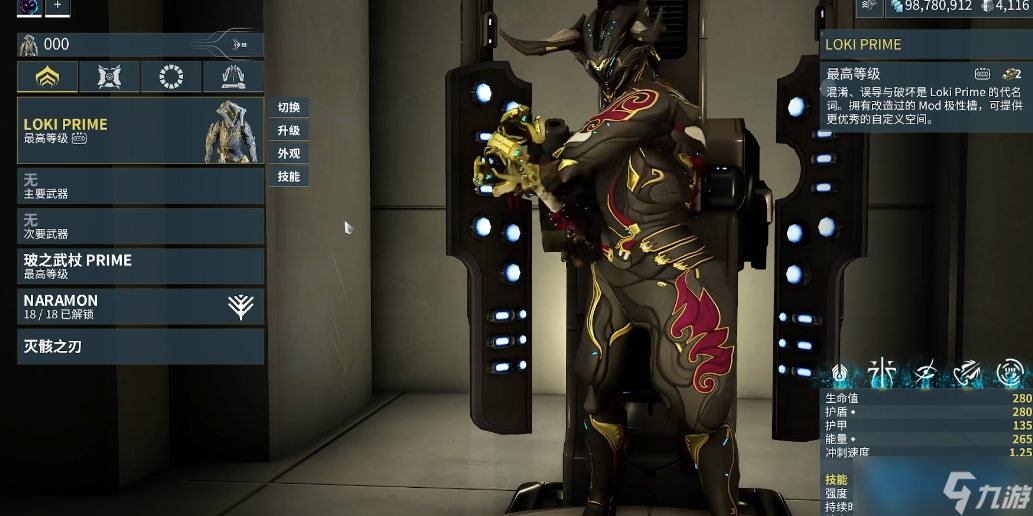Click the 切换 (switch) button
This screenshot has width=1033, height=516.
point(289,108)
